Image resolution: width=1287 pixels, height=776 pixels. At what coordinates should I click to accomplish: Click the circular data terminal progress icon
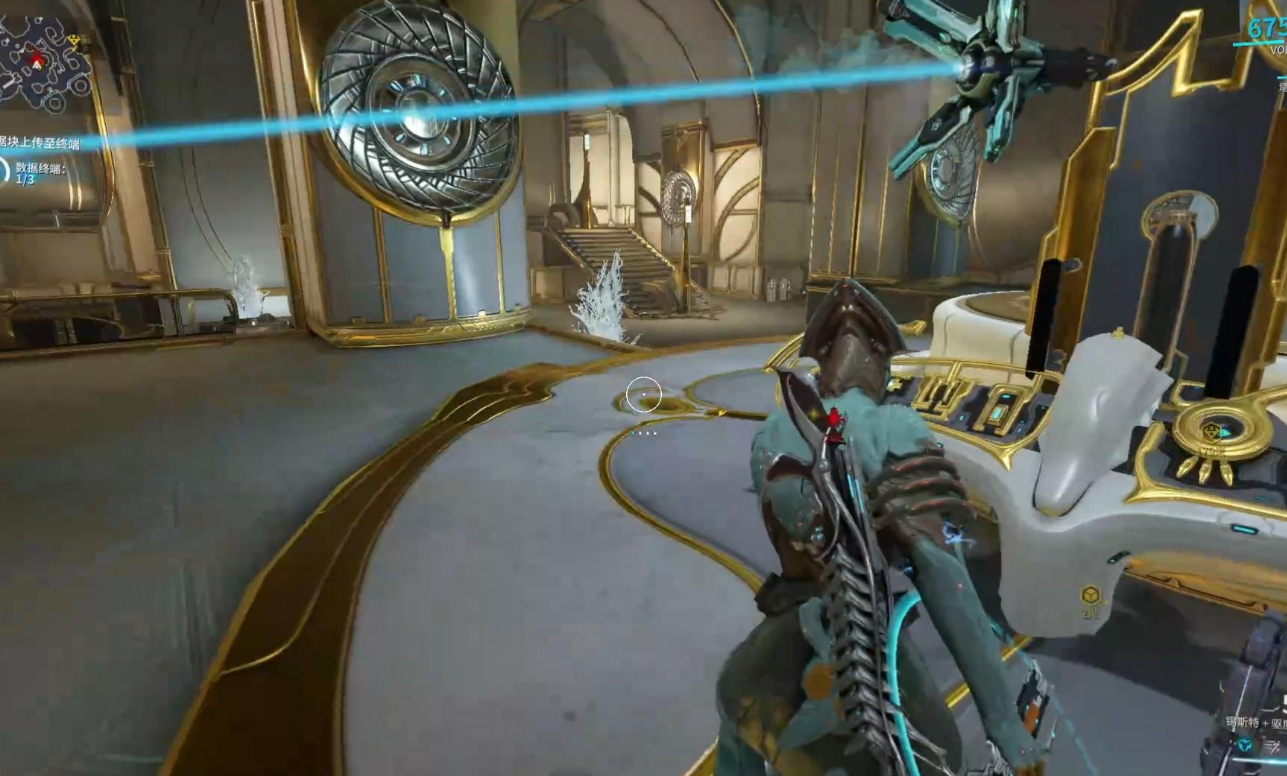coord(5,170)
